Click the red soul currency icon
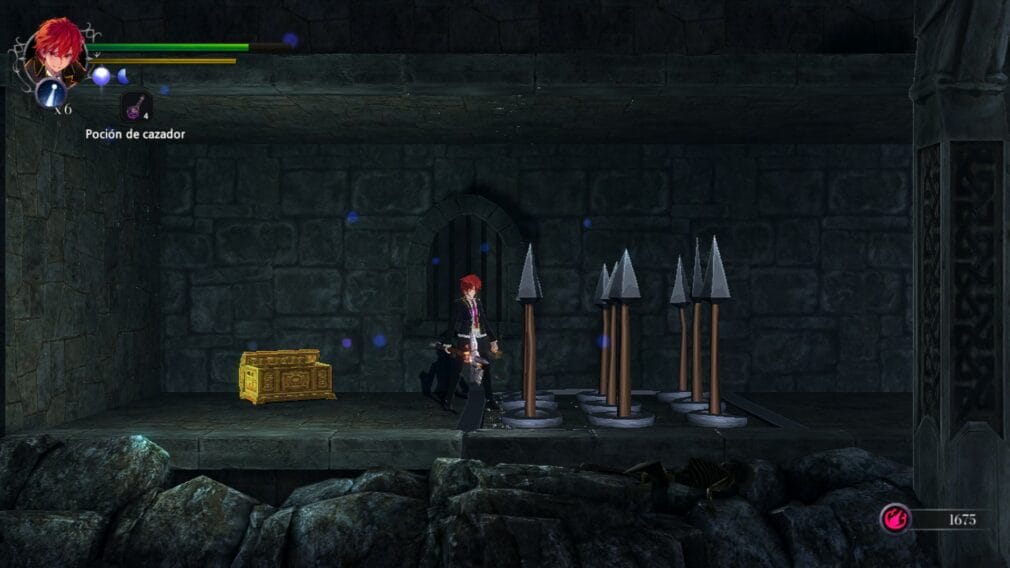The height and width of the screenshot is (568, 1010). click(894, 518)
